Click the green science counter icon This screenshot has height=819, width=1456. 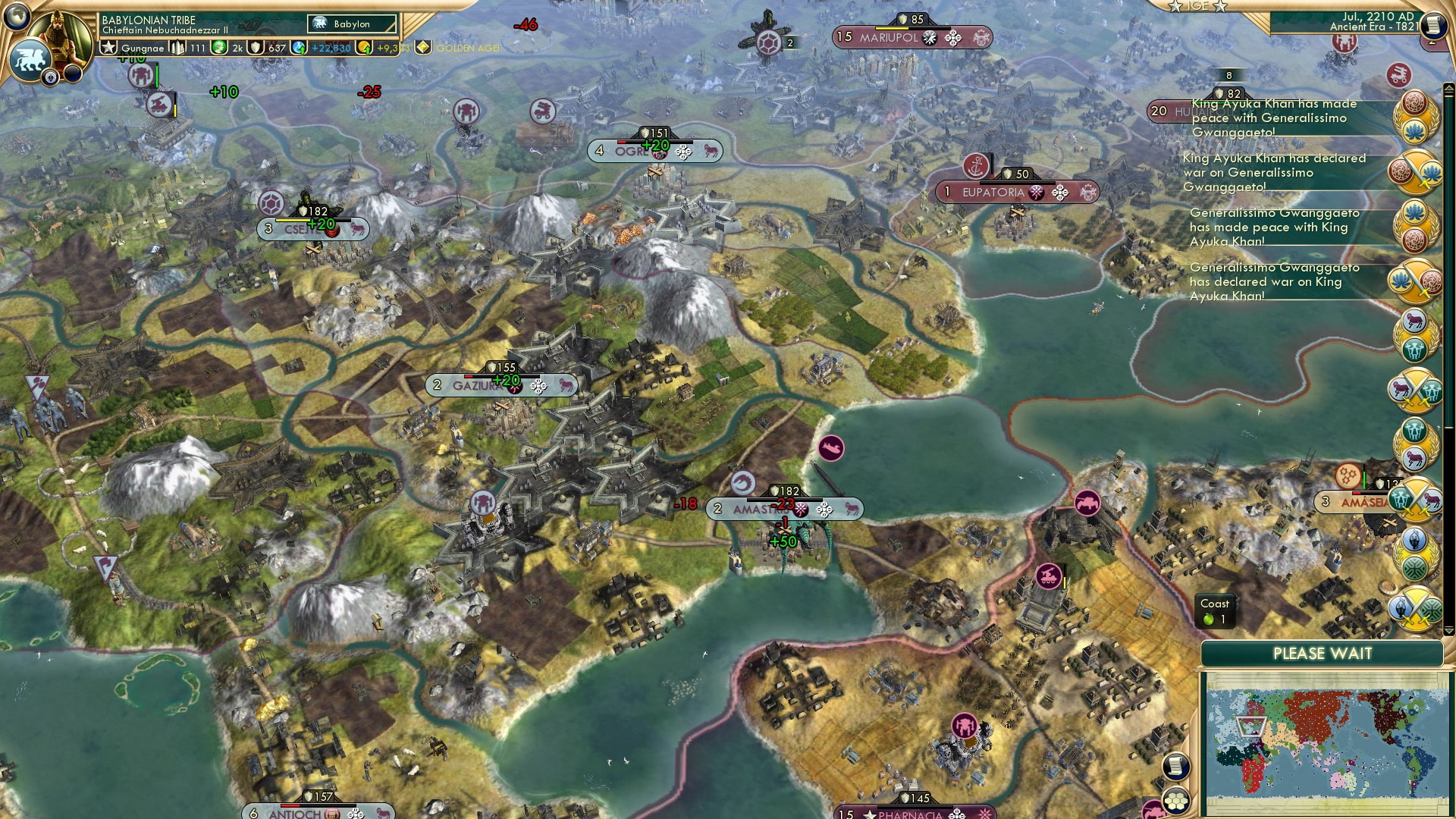pos(218,48)
